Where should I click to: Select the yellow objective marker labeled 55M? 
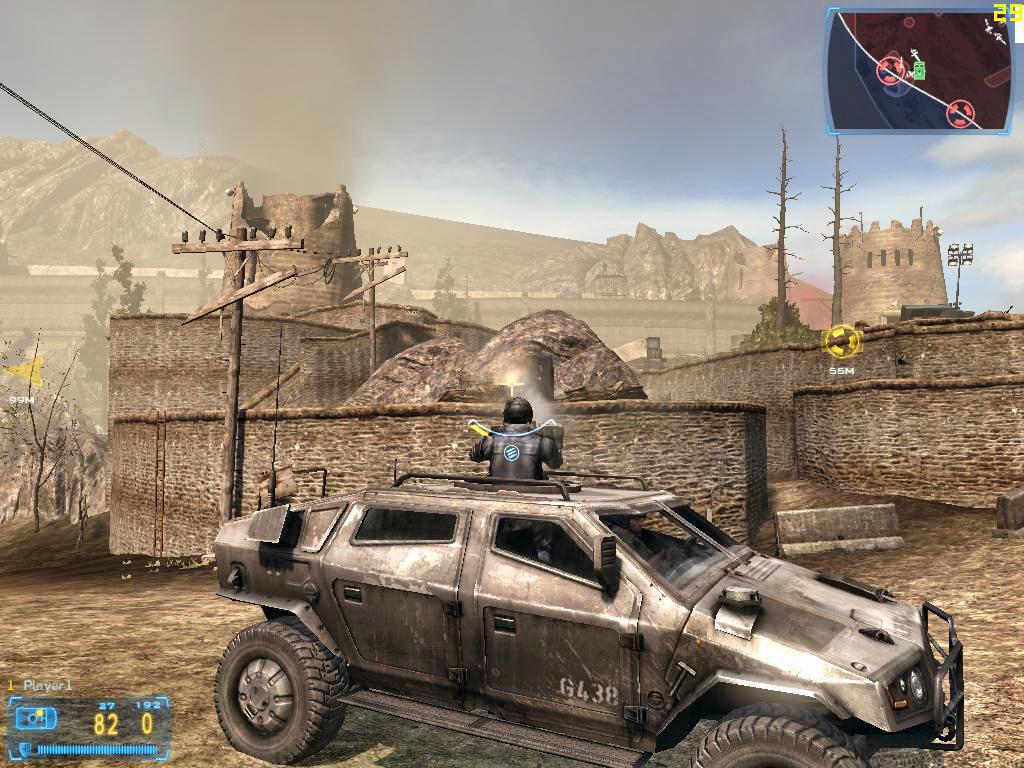[841, 343]
